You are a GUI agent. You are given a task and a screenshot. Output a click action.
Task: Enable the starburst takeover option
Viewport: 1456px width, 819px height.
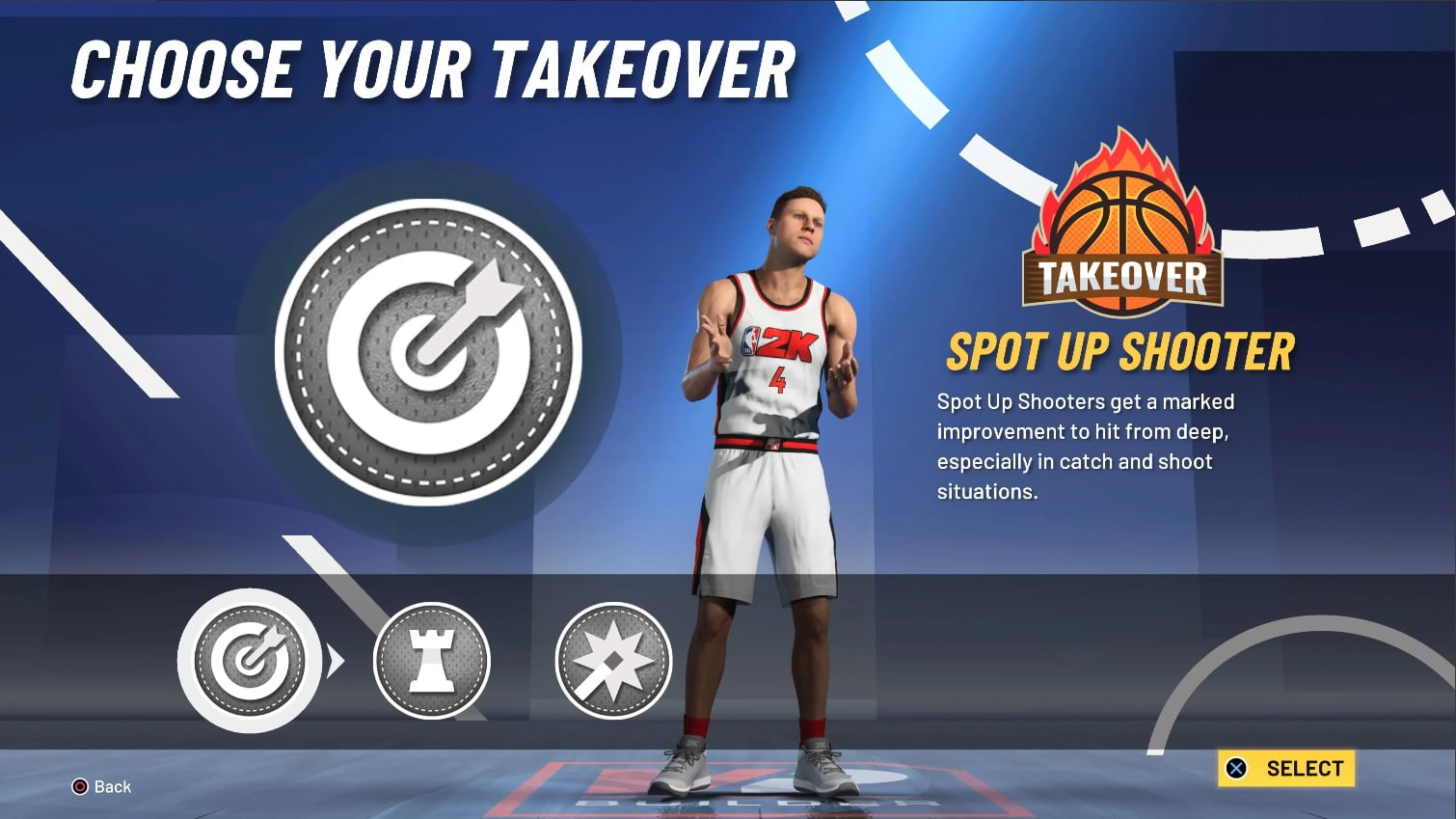[614, 662]
